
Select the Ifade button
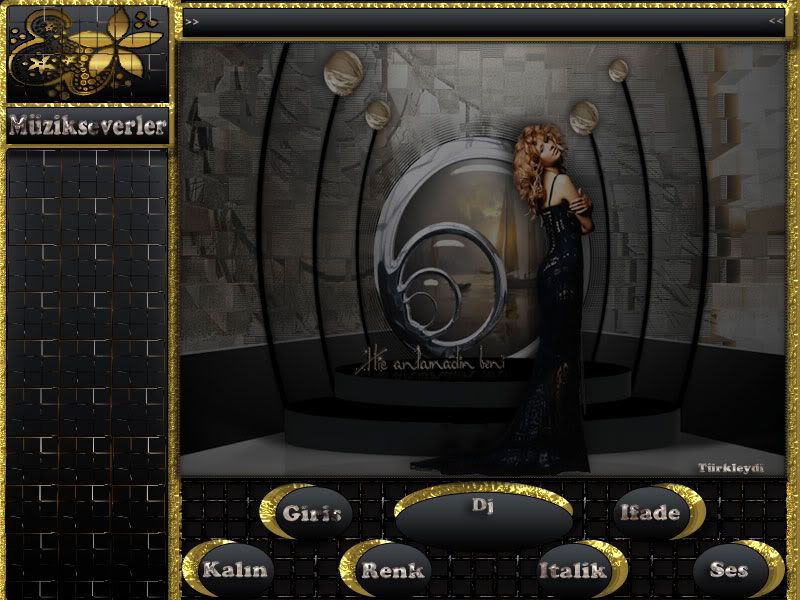(x=650, y=513)
